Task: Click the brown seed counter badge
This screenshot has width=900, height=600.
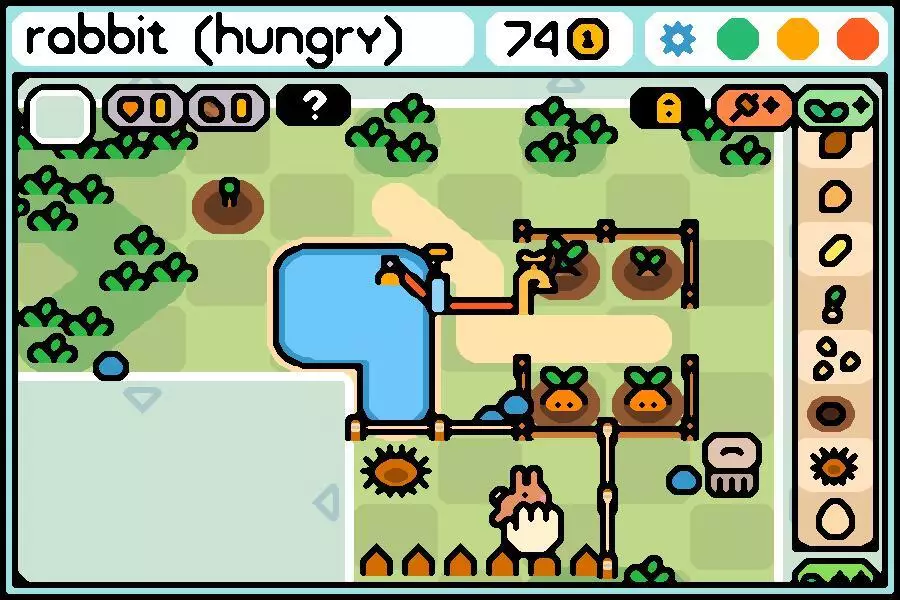Action: 227,107
